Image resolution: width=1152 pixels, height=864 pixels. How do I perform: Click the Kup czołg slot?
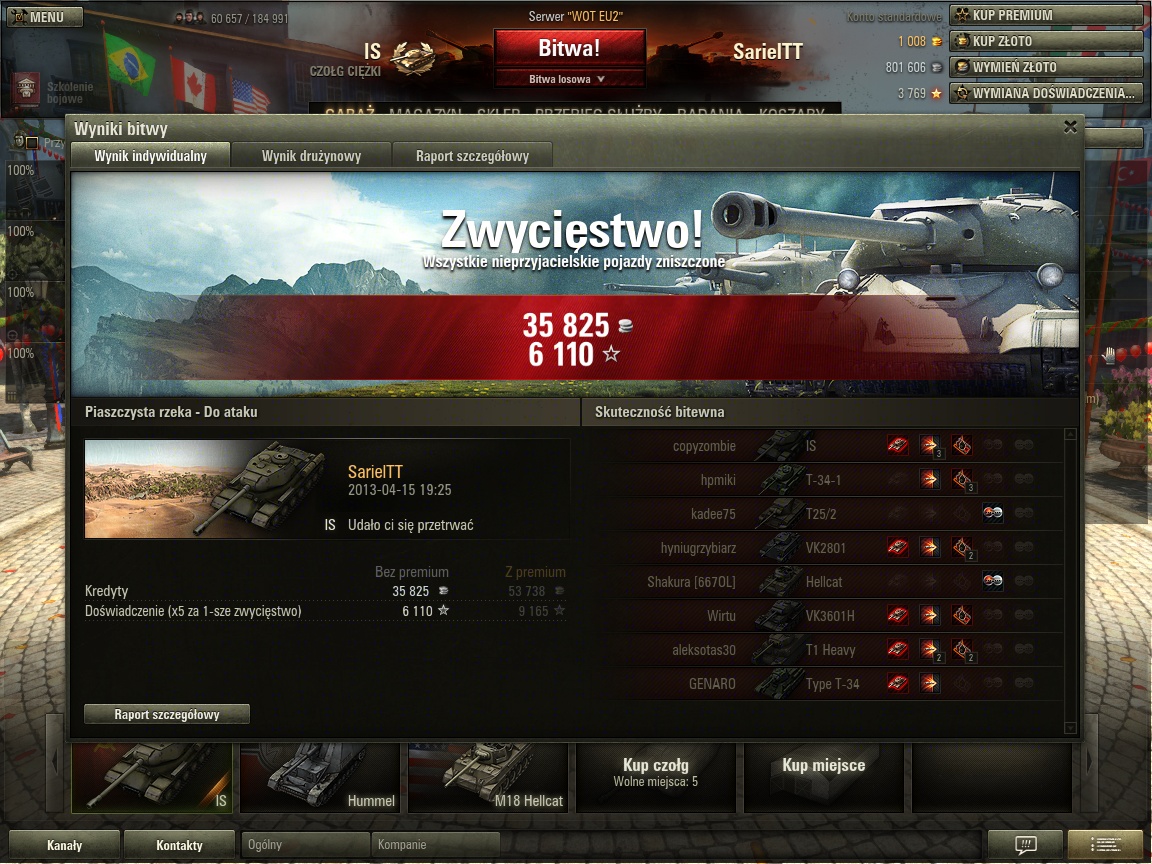click(x=655, y=772)
